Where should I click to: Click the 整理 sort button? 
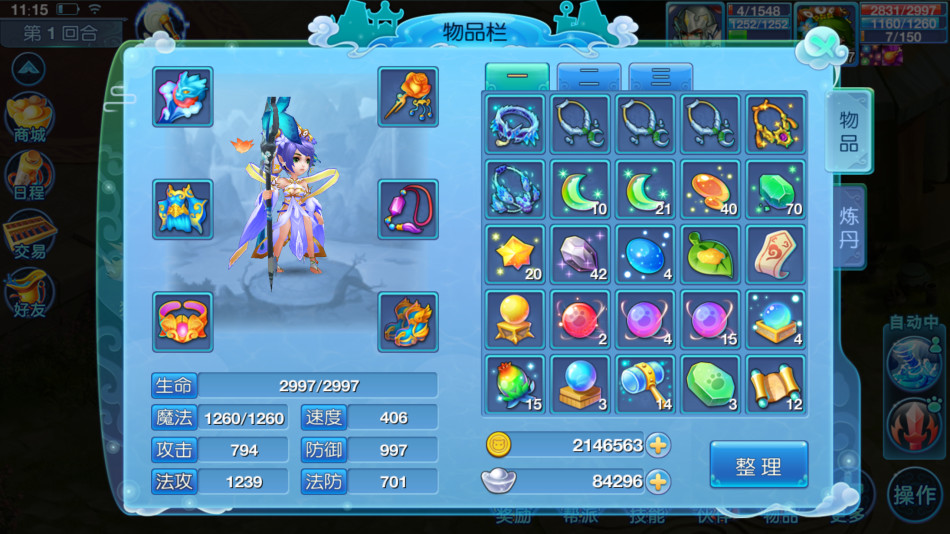tap(758, 465)
